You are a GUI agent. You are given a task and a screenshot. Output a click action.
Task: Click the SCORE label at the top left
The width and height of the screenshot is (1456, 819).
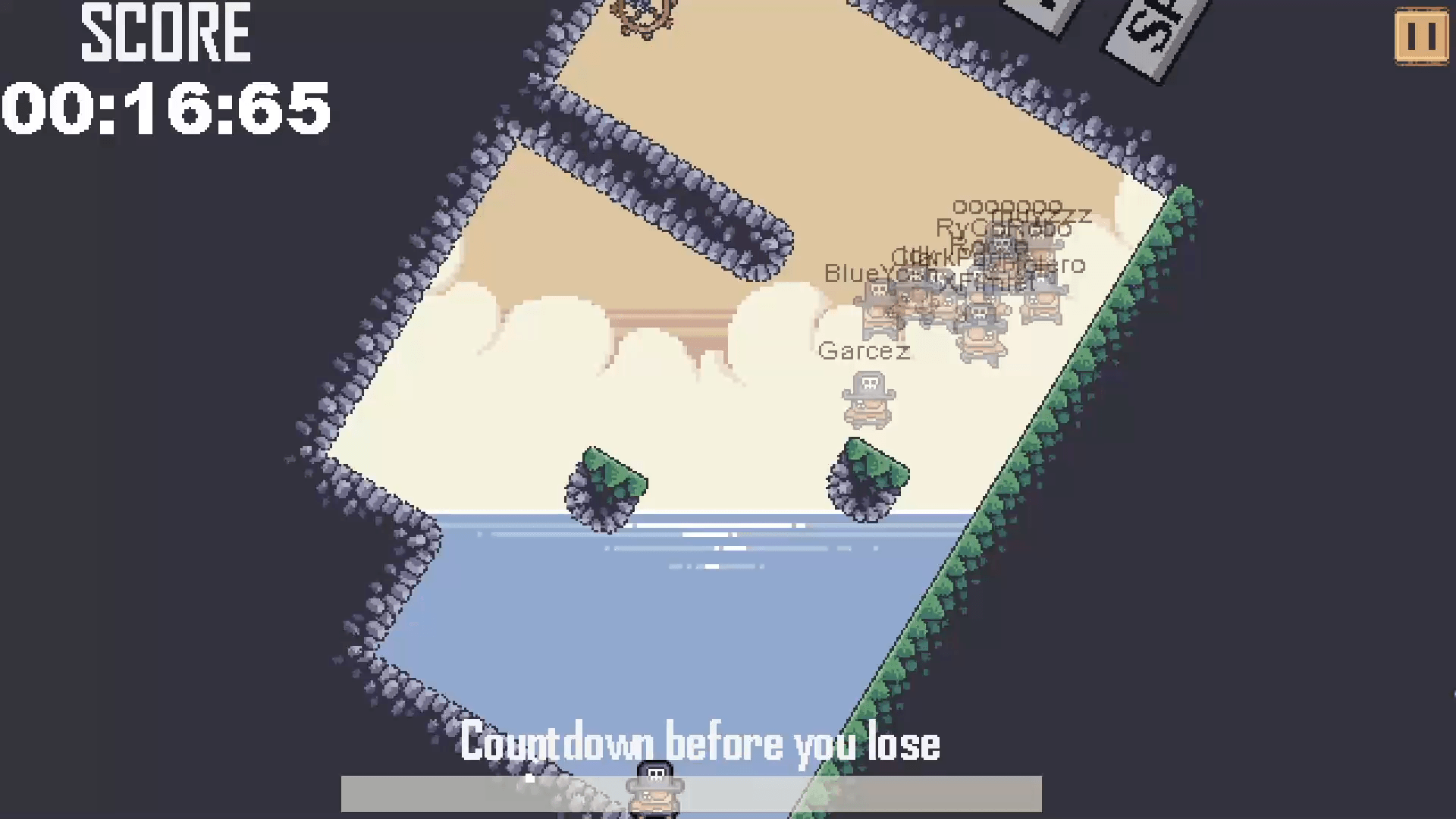tap(165, 30)
